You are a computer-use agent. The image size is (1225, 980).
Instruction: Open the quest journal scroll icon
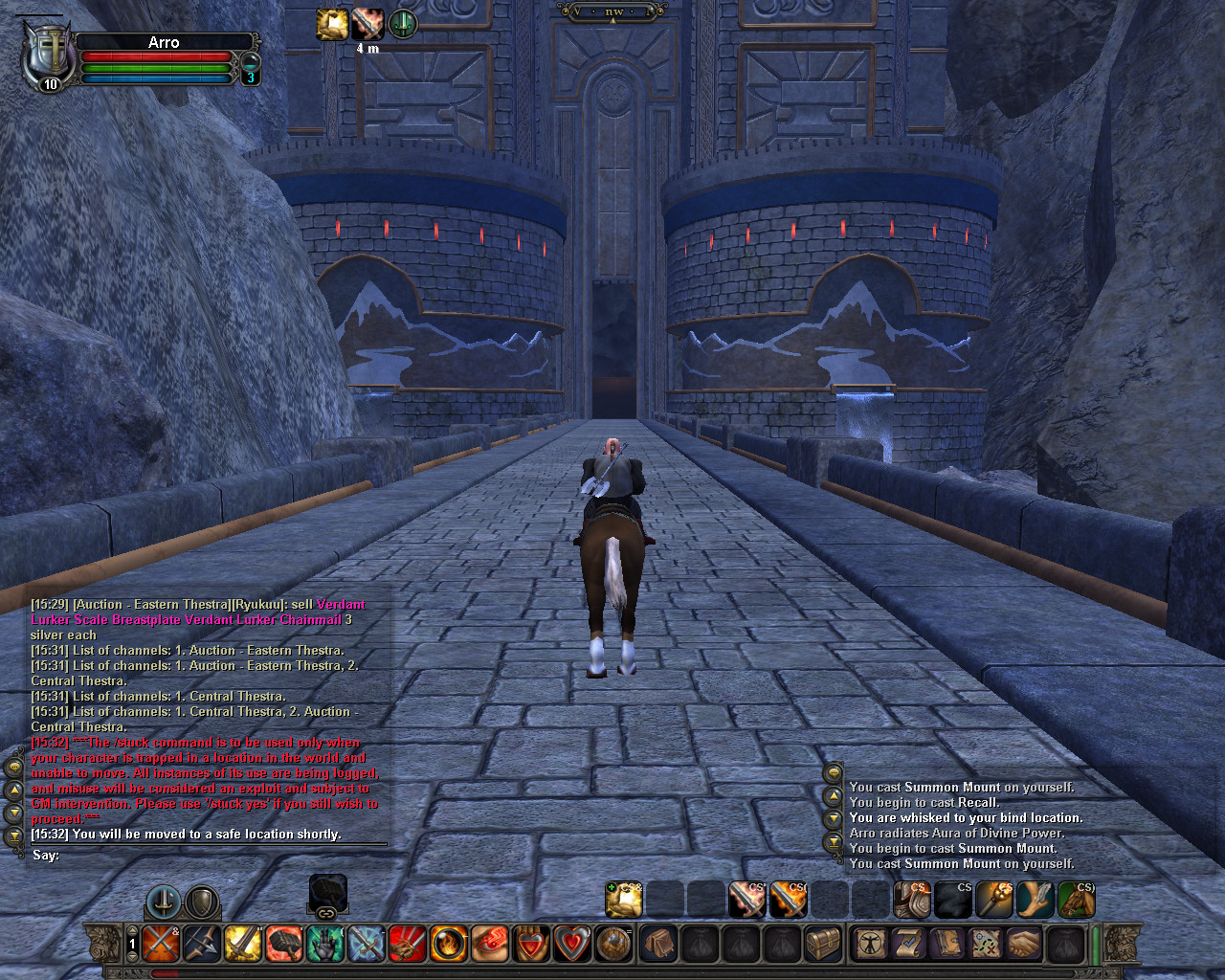[x=910, y=943]
